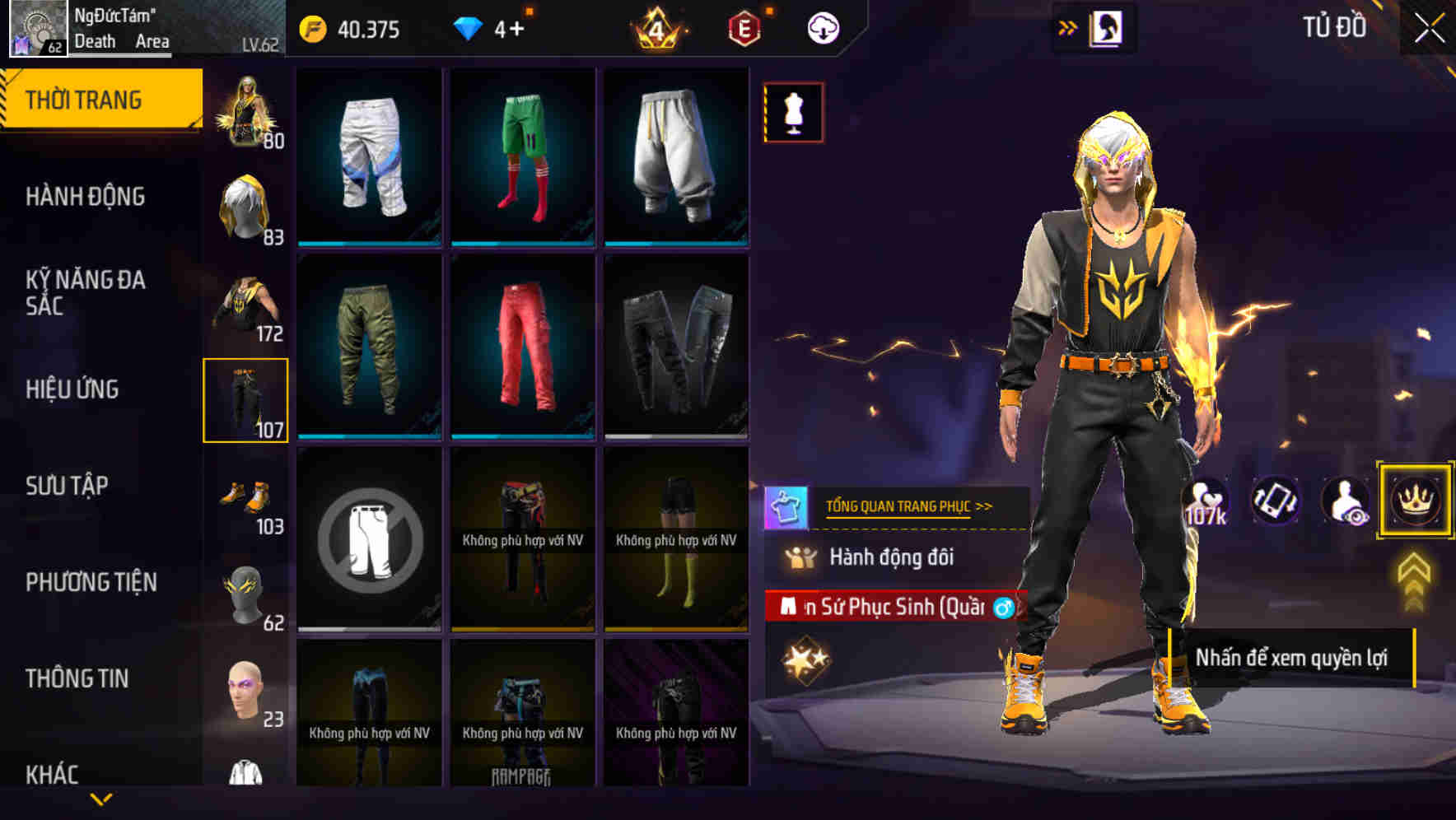Open the Elite Pass E badge
The width and height of the screenshot is (1456, 820).
coord(744,27)
